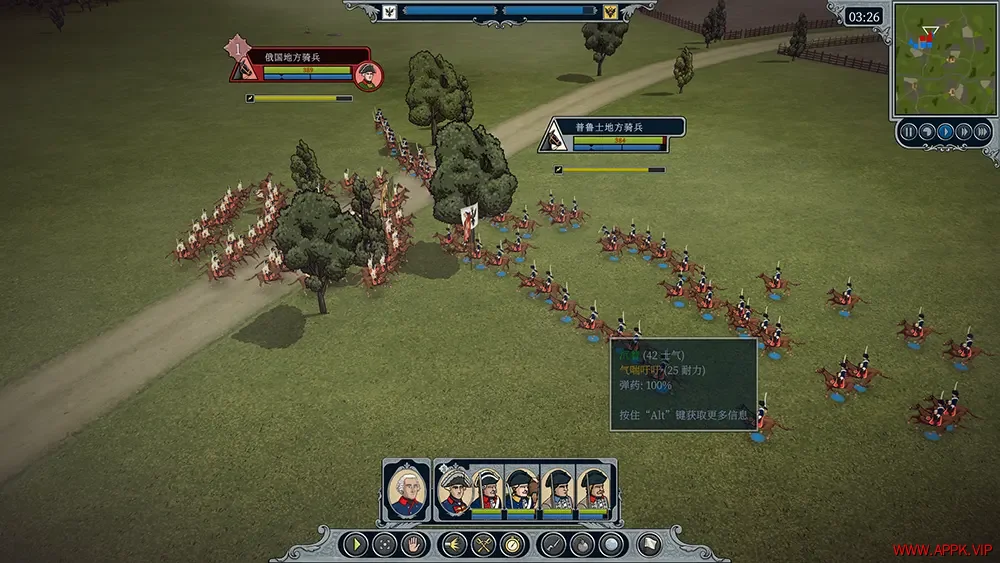Switch to triple fast-forward speed
Screen dimensions: 1000x563
[x=981, y=131]
